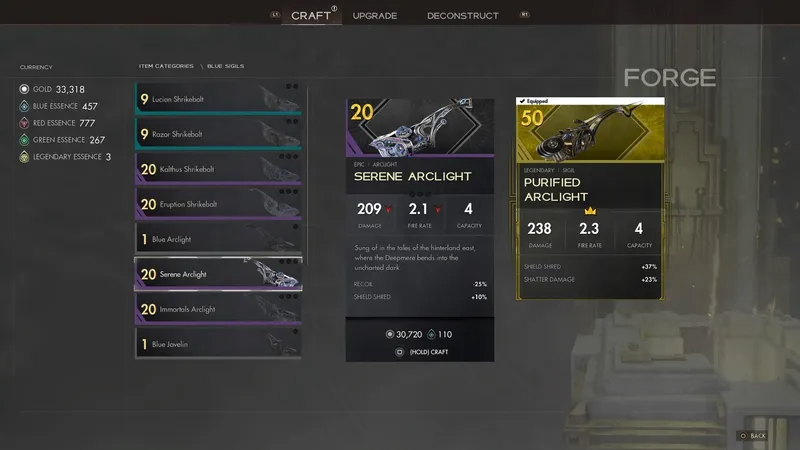Screen dimensions: 800x450
Task: Highlight the Serene Arclight list entry
Action: pyautogui.click(x=220, y=274)
